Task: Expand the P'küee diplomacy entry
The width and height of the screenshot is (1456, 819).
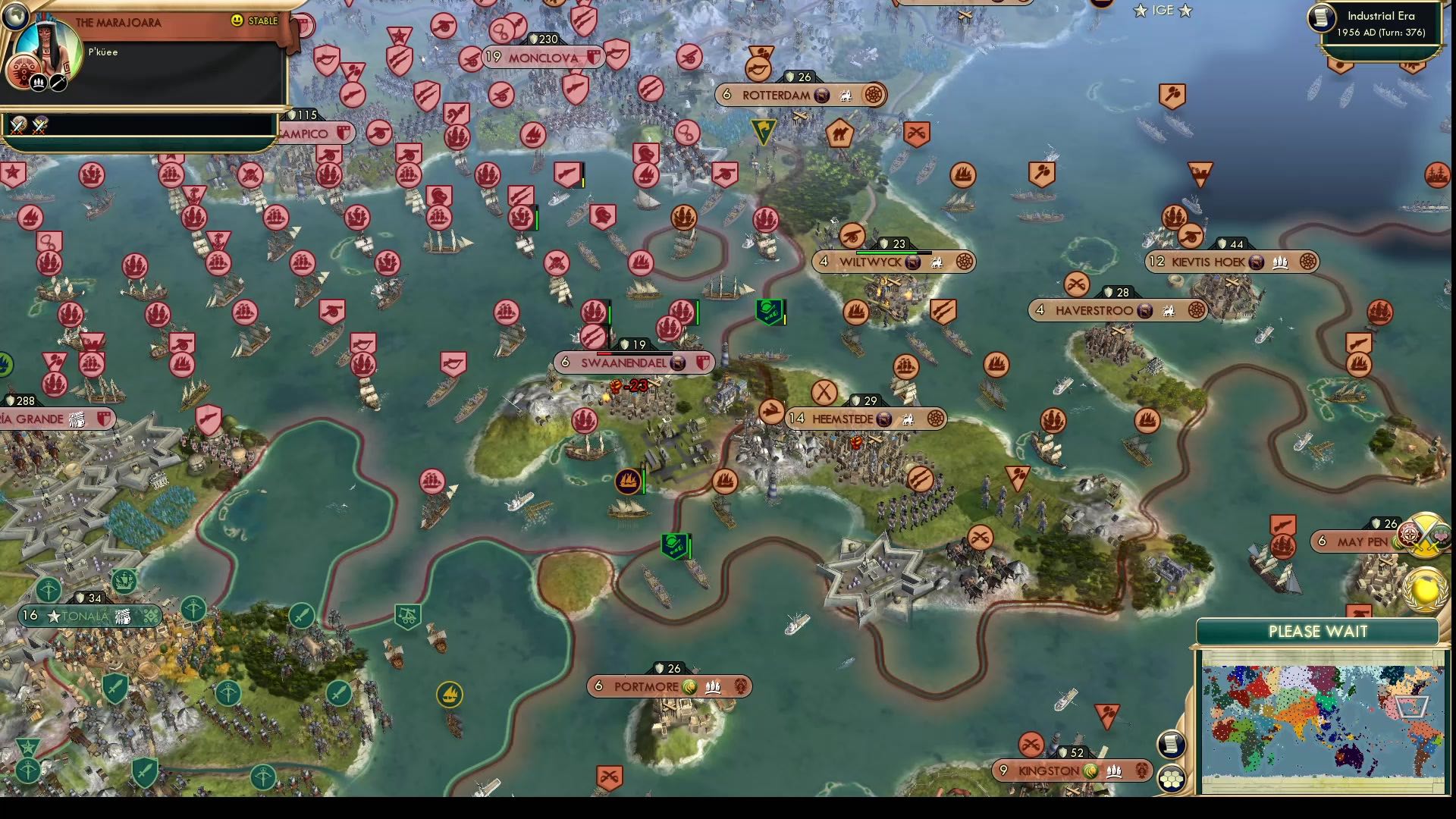Action: 102,52
